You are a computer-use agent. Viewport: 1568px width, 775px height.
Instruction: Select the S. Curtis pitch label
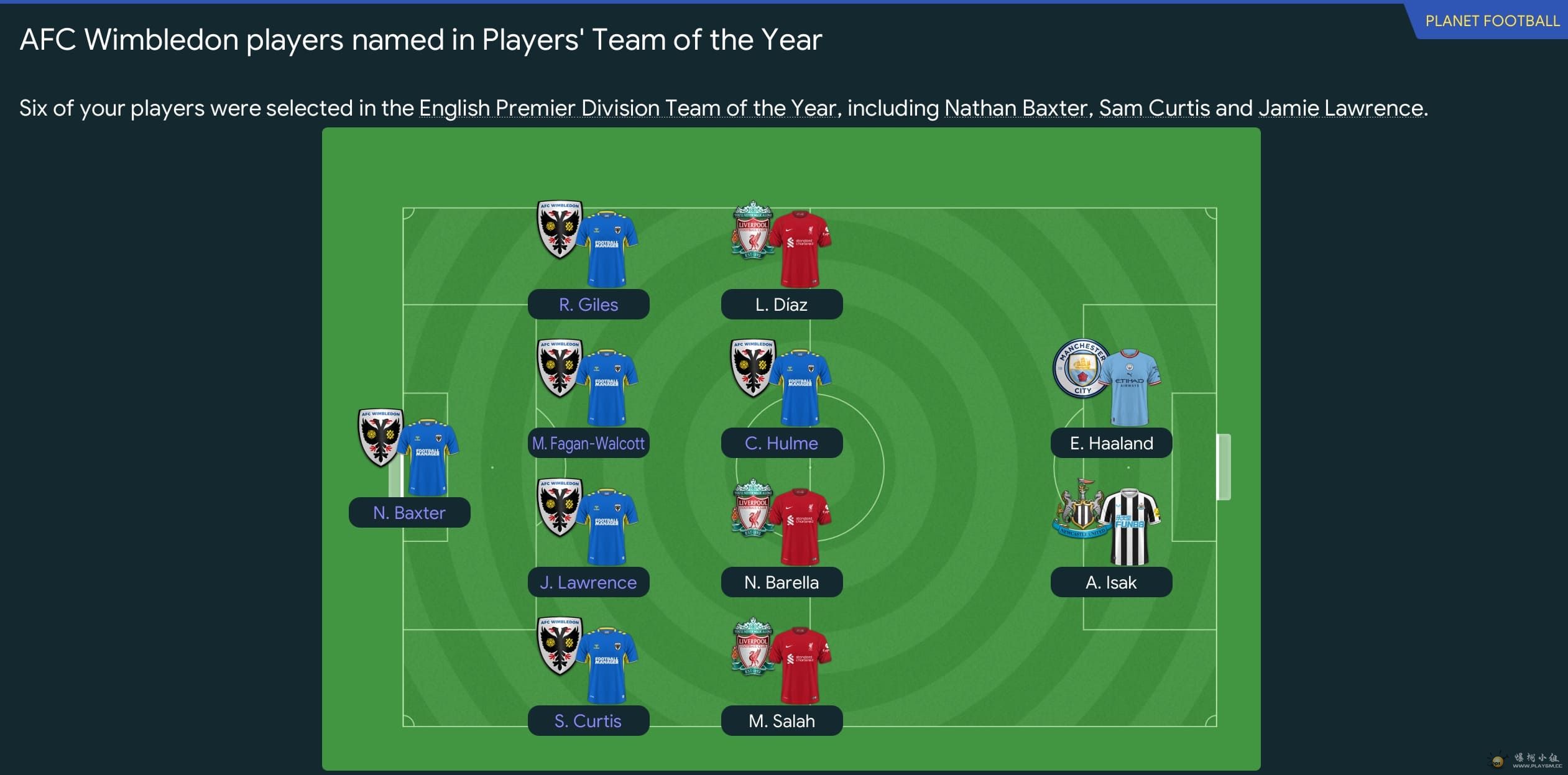[x=588, y=721]
